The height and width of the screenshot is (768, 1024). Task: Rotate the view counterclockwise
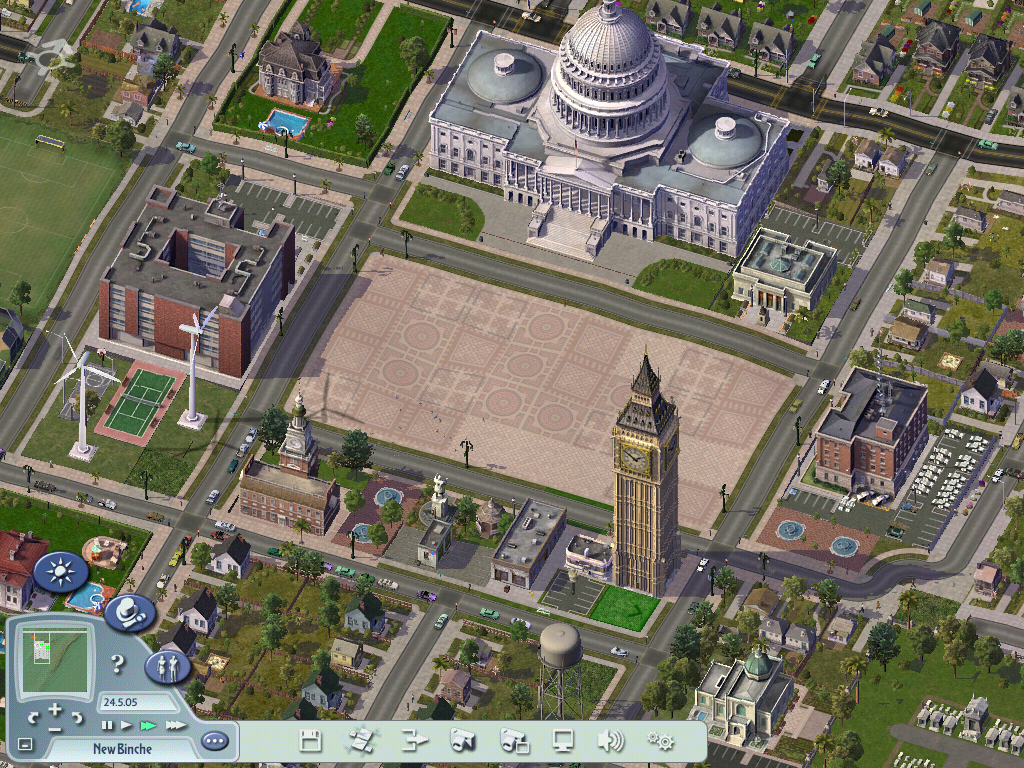click(33, 718)
